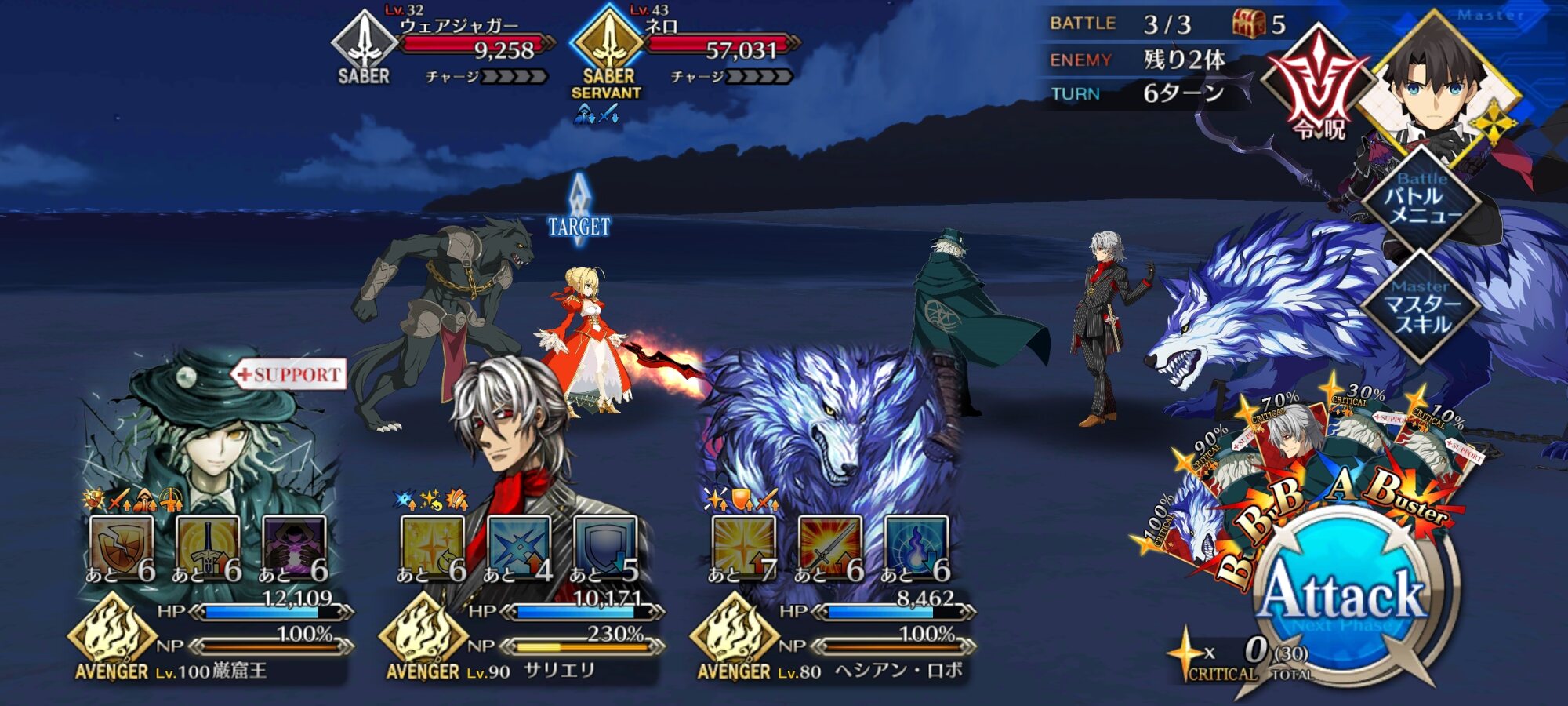Select Salieri's blue crossed-arrows skill
The image size is (1568, 706).
[x=518, y=545]
